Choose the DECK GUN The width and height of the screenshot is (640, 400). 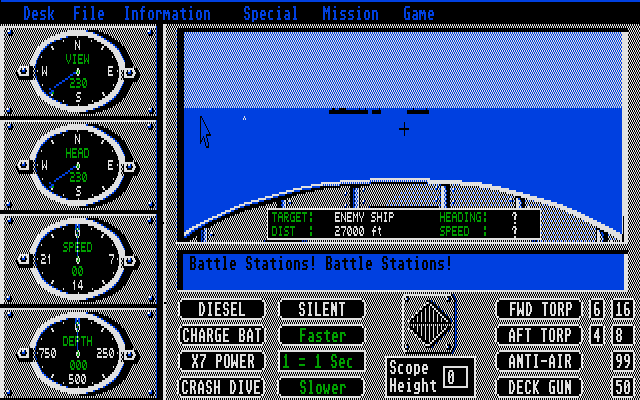click(x=540, y=387)
